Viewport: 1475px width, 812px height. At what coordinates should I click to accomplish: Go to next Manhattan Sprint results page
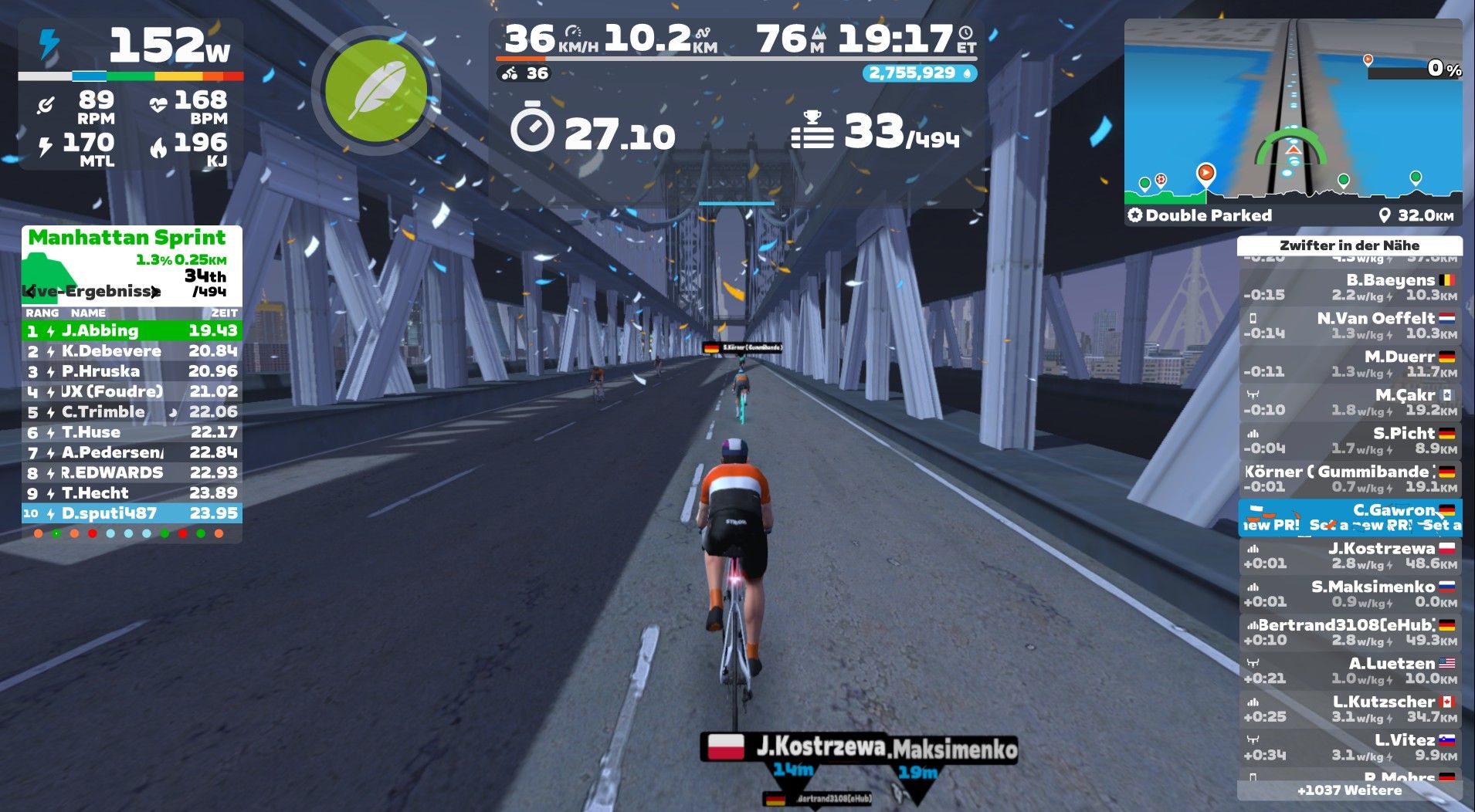(155, 292)
